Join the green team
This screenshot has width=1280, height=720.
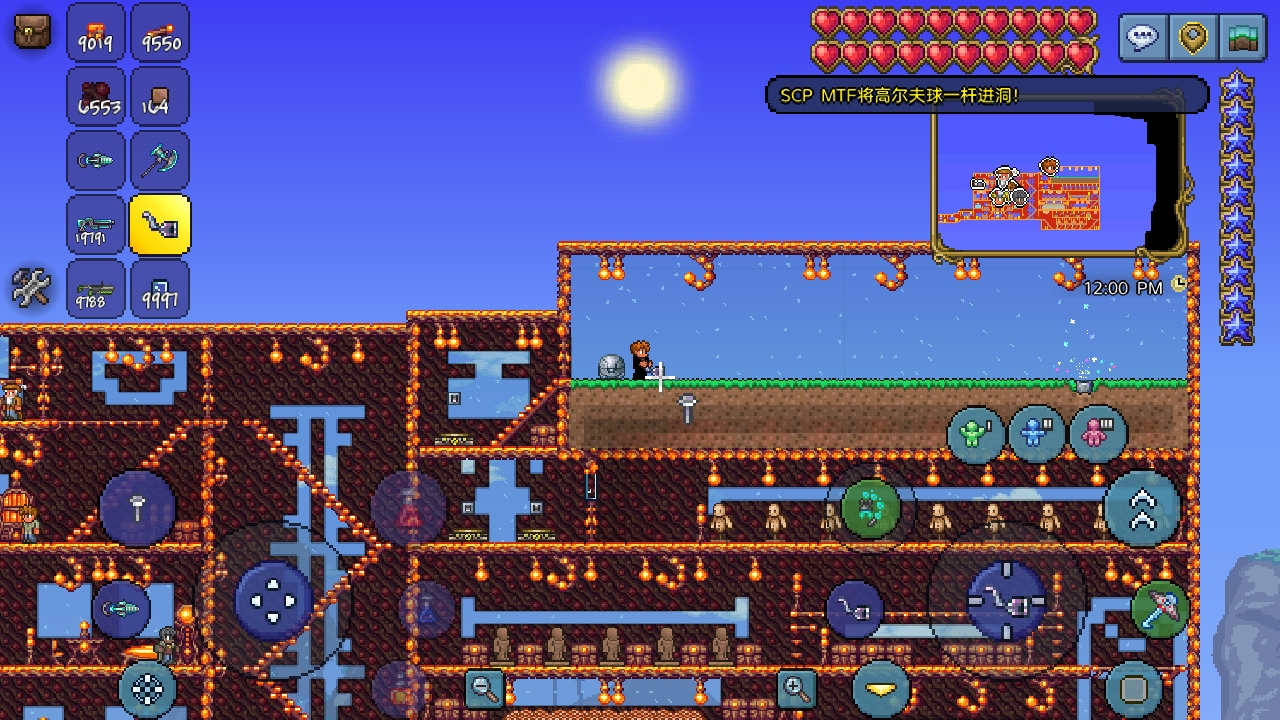975,434
